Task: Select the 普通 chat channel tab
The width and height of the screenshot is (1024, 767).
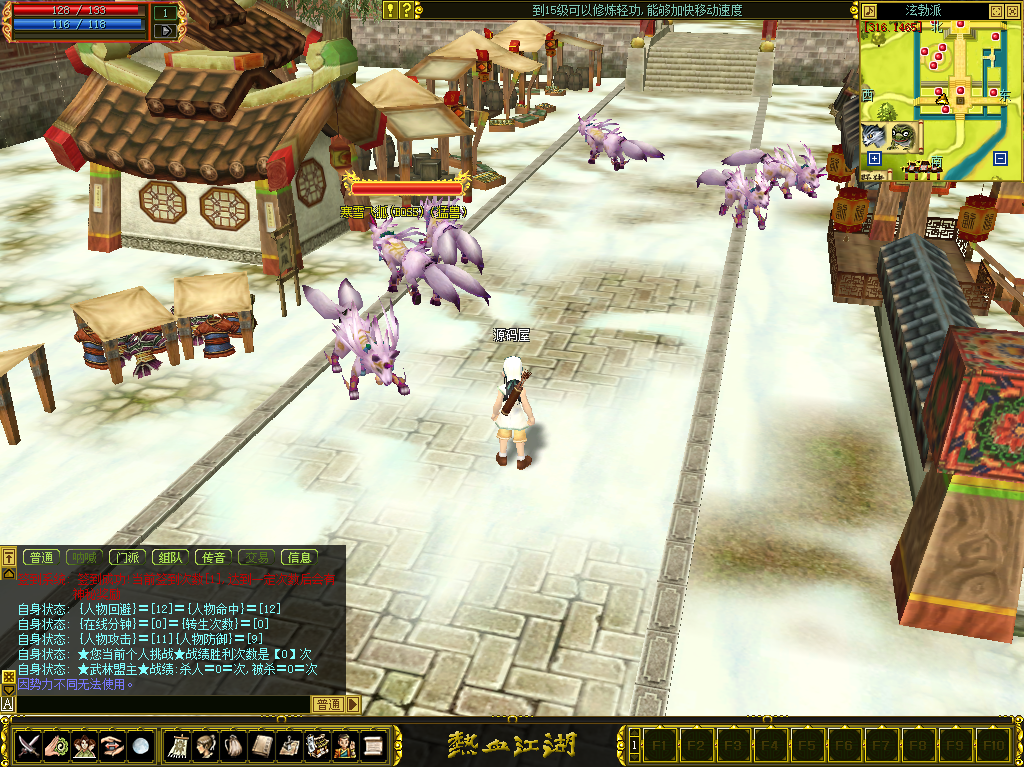Action: (x=42, y=558)
